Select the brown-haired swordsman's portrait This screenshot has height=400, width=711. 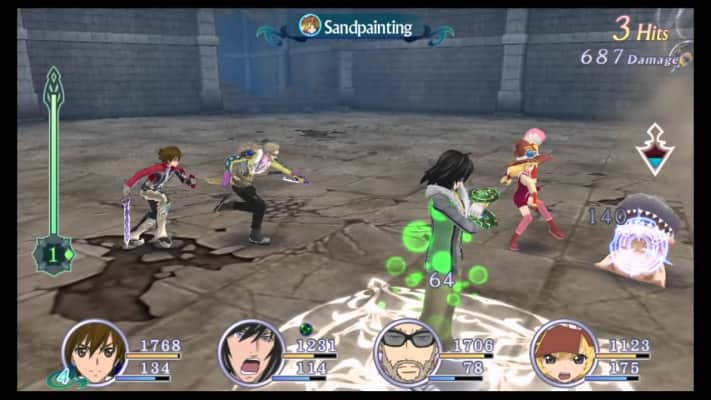coord(94,352)
